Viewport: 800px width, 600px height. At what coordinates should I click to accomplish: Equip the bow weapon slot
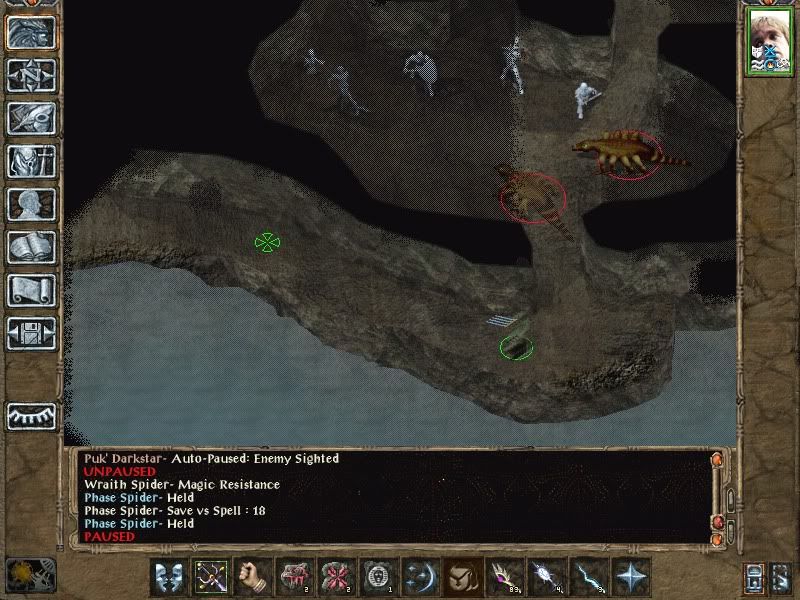(x=210, y=576)
